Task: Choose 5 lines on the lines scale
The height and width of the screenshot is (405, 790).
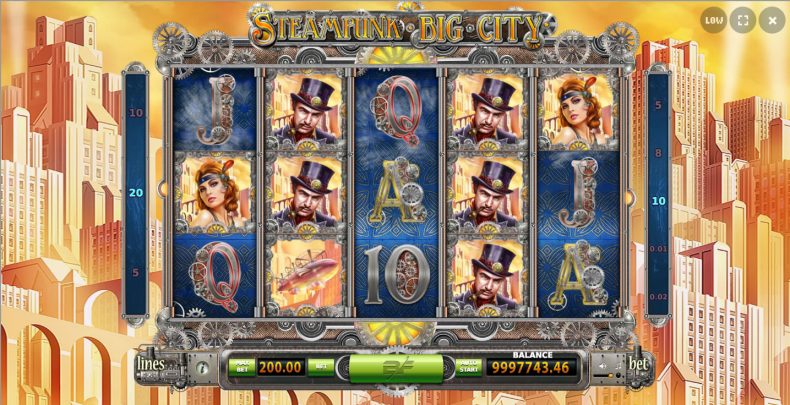Action: 136,272
